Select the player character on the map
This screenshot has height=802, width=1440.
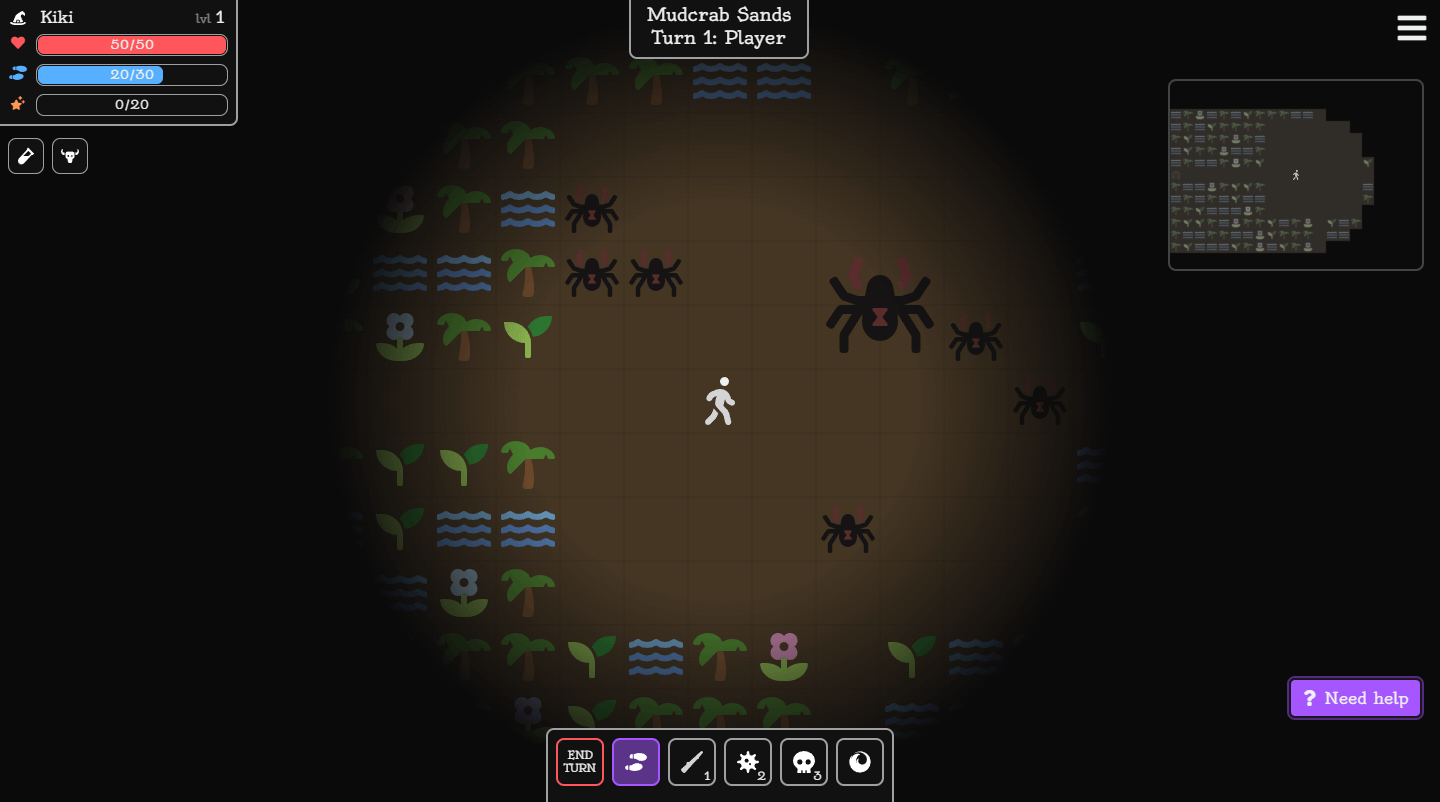[x=719, y=400]
